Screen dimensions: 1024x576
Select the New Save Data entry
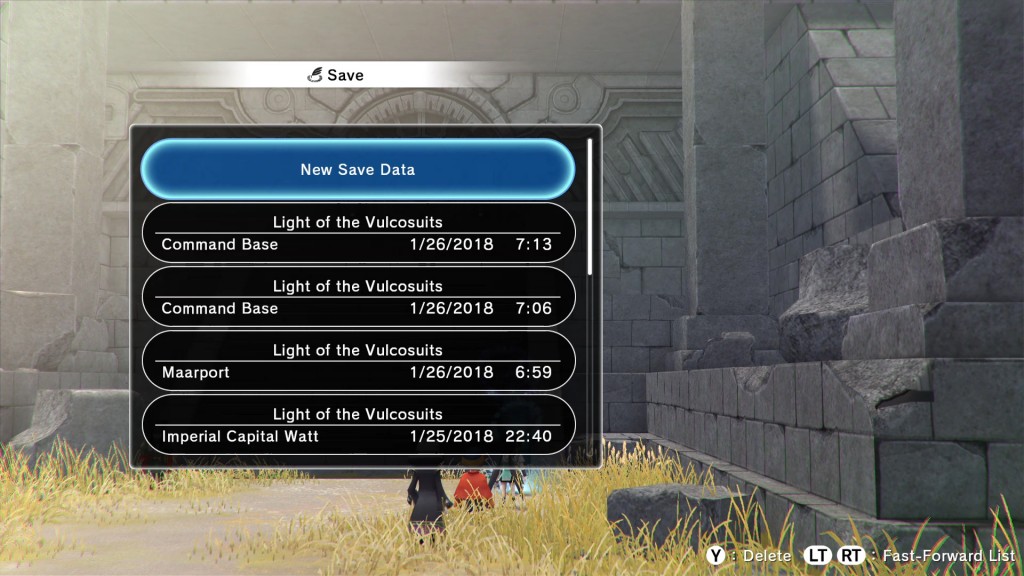pos(358,169)
